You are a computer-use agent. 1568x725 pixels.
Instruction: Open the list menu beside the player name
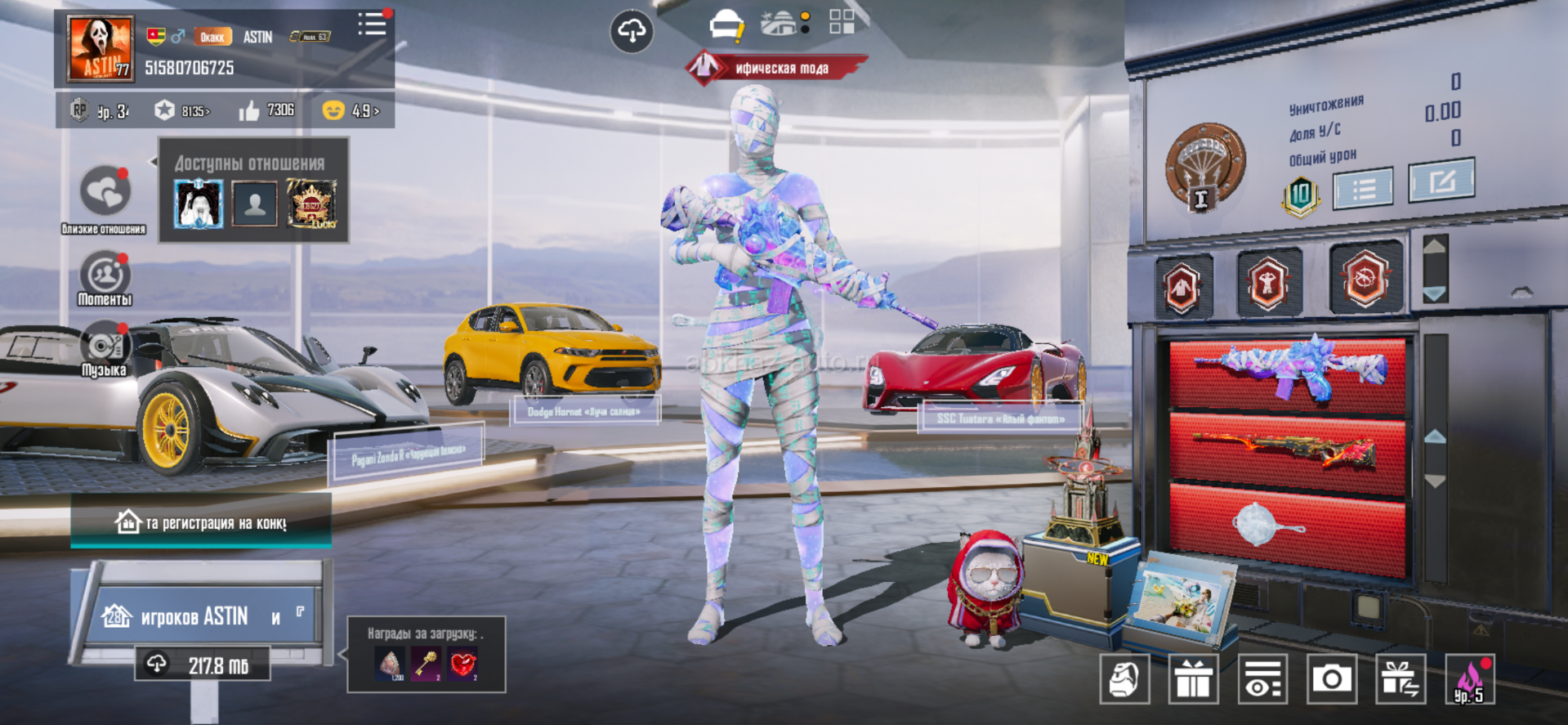(372, 25)
